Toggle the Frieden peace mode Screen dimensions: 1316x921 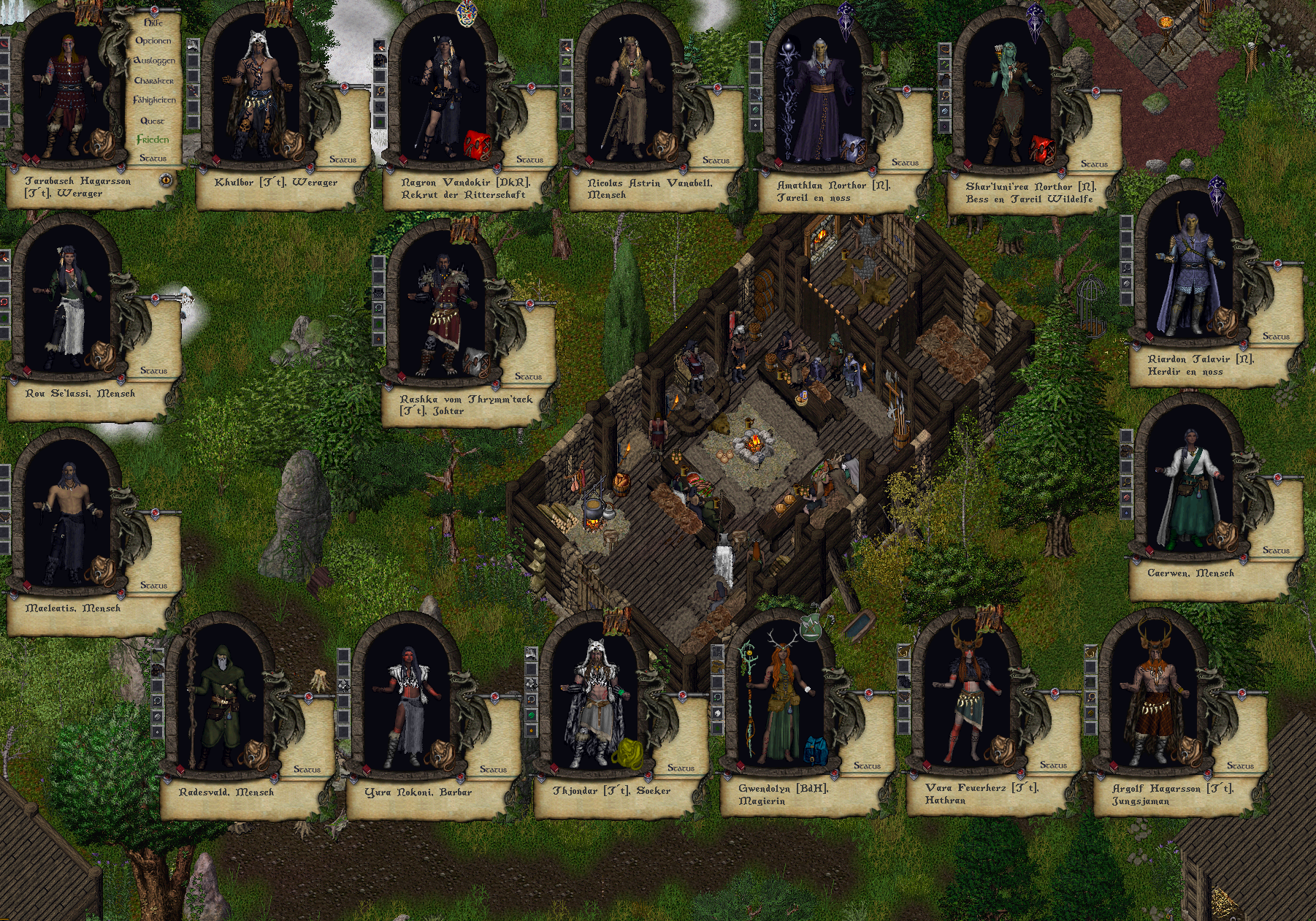point(153,140)
